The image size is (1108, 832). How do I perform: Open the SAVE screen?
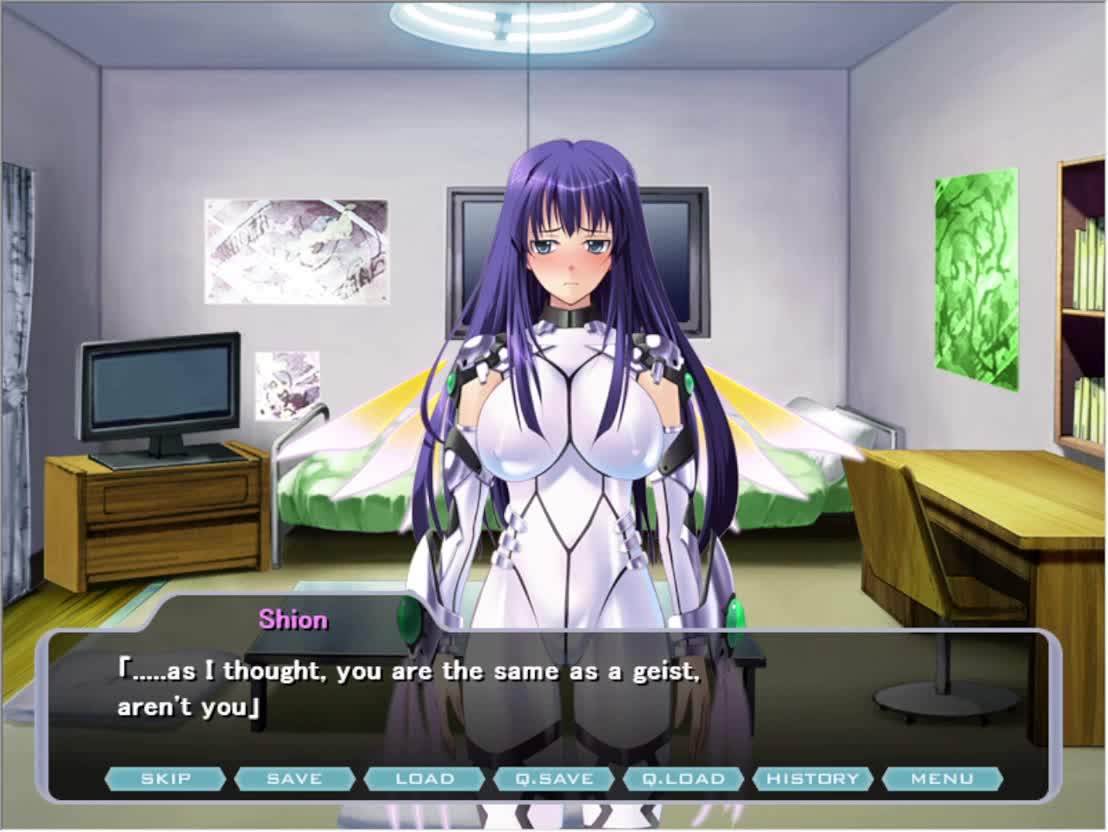pos(295,778)
